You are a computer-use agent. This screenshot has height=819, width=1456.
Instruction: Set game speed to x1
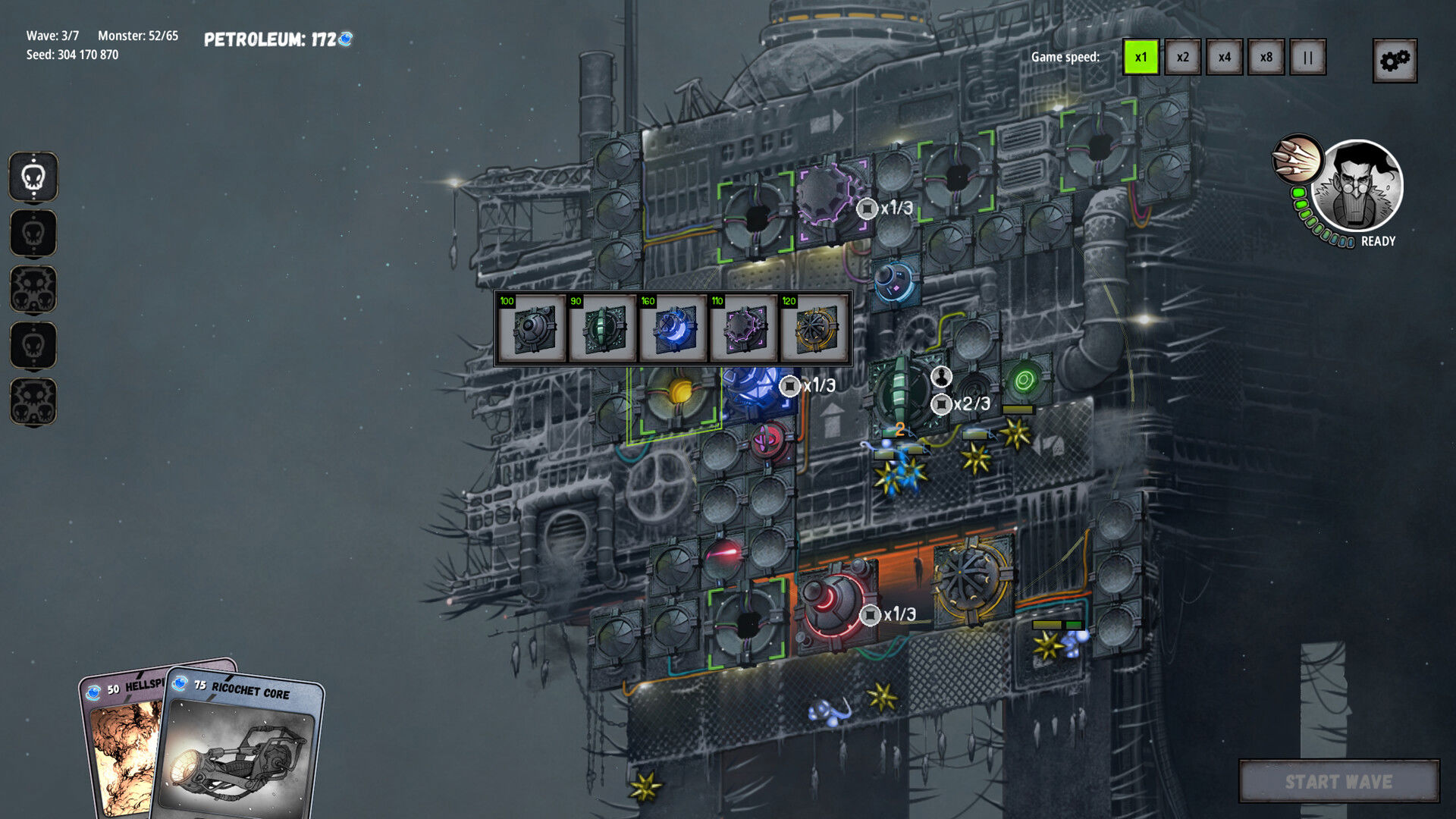[1141, 58]
